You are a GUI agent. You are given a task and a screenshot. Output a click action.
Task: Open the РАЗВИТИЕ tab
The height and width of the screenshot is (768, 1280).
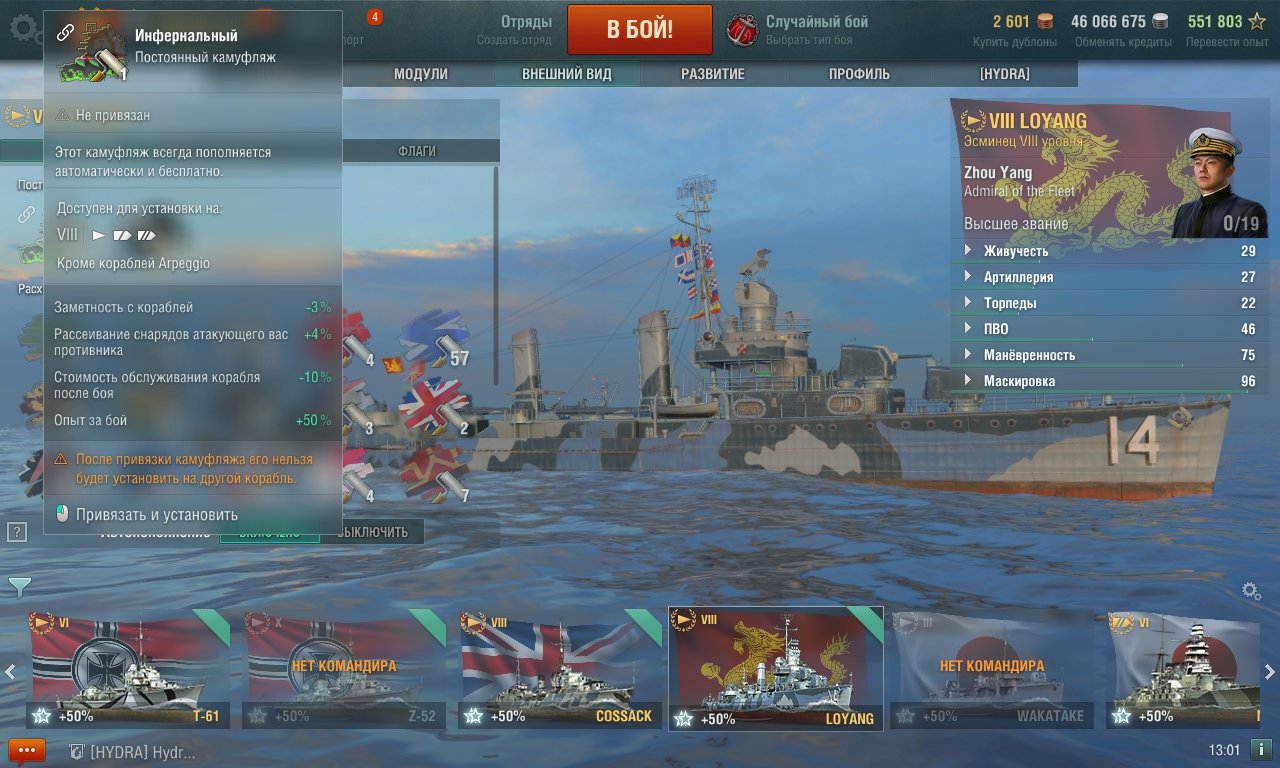pyautogui.click(x=712, y=74)
